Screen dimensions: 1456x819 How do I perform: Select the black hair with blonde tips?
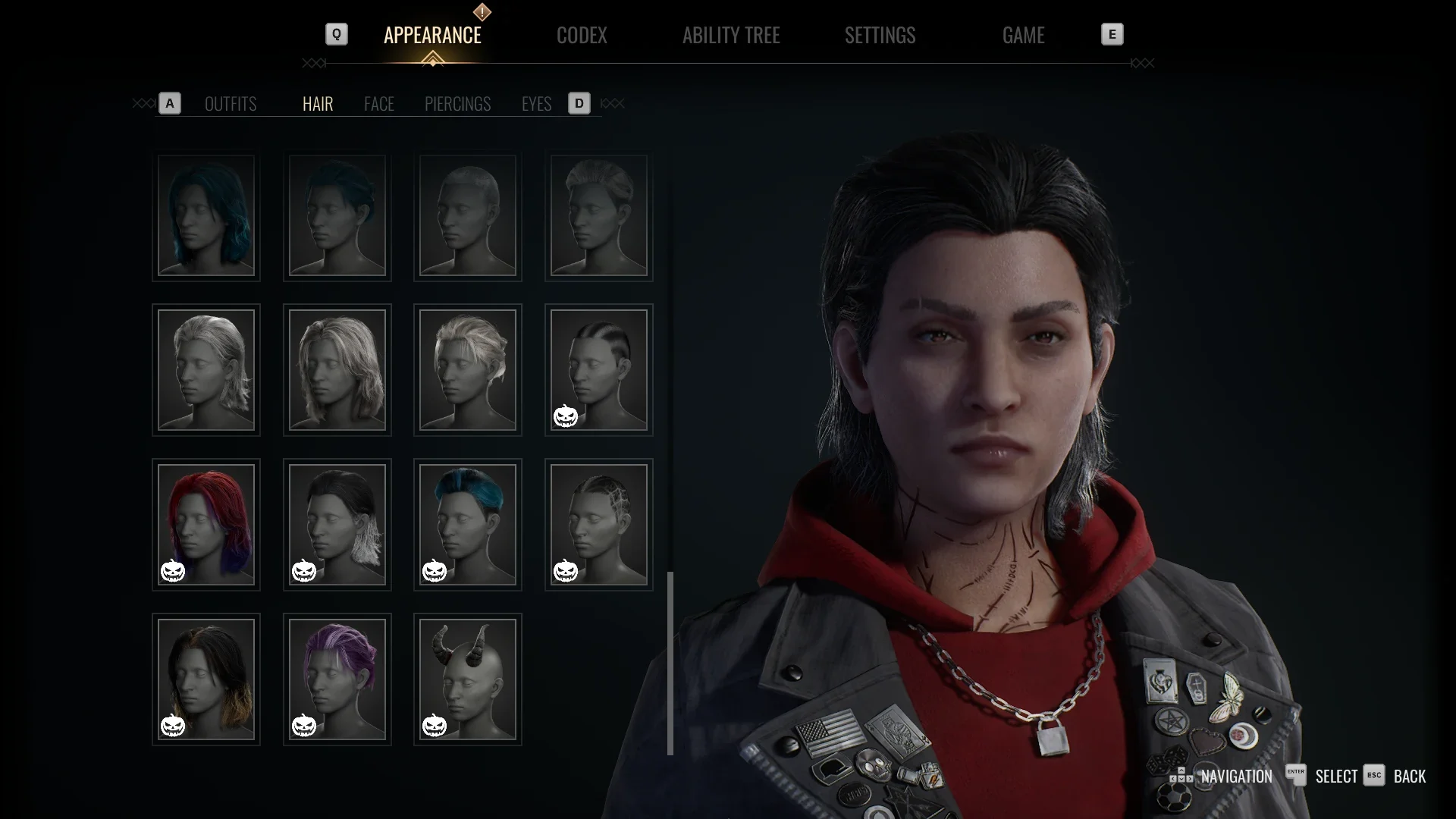click(x=206, y=679)
